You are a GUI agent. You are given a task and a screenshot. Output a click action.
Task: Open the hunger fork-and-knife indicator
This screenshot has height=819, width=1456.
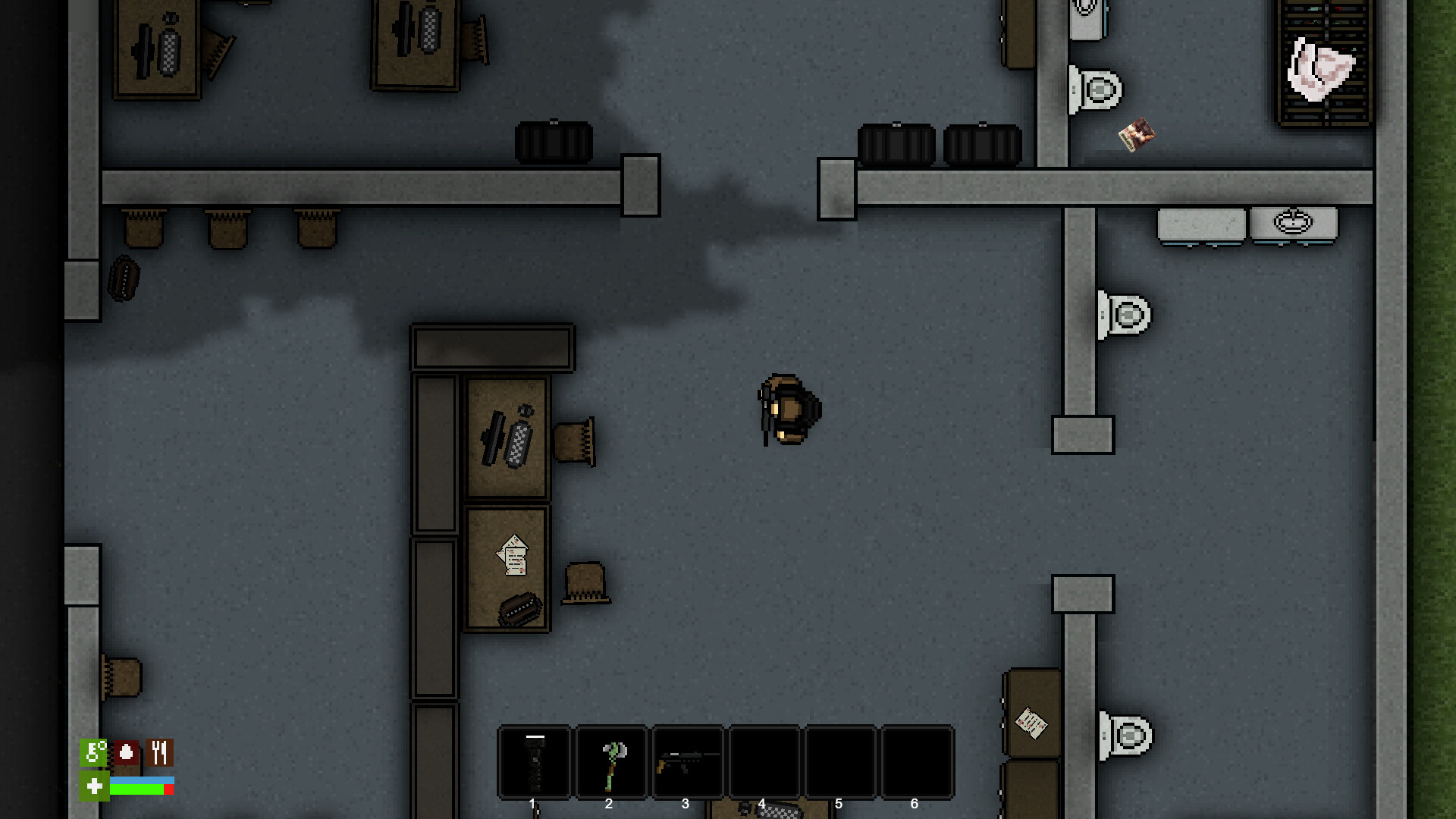(x=158, y=753)
